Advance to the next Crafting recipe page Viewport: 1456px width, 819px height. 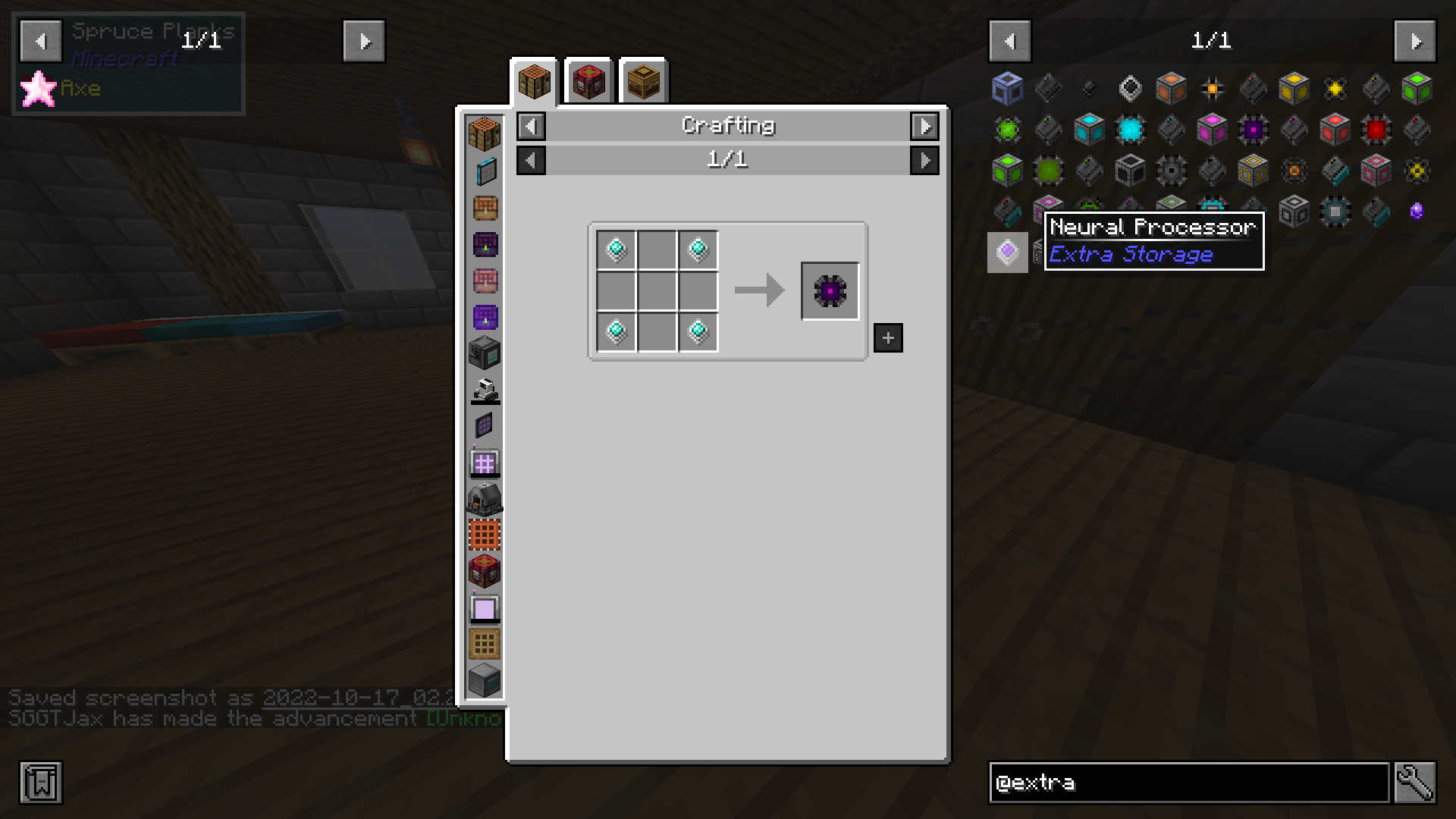tap(924, 160)
